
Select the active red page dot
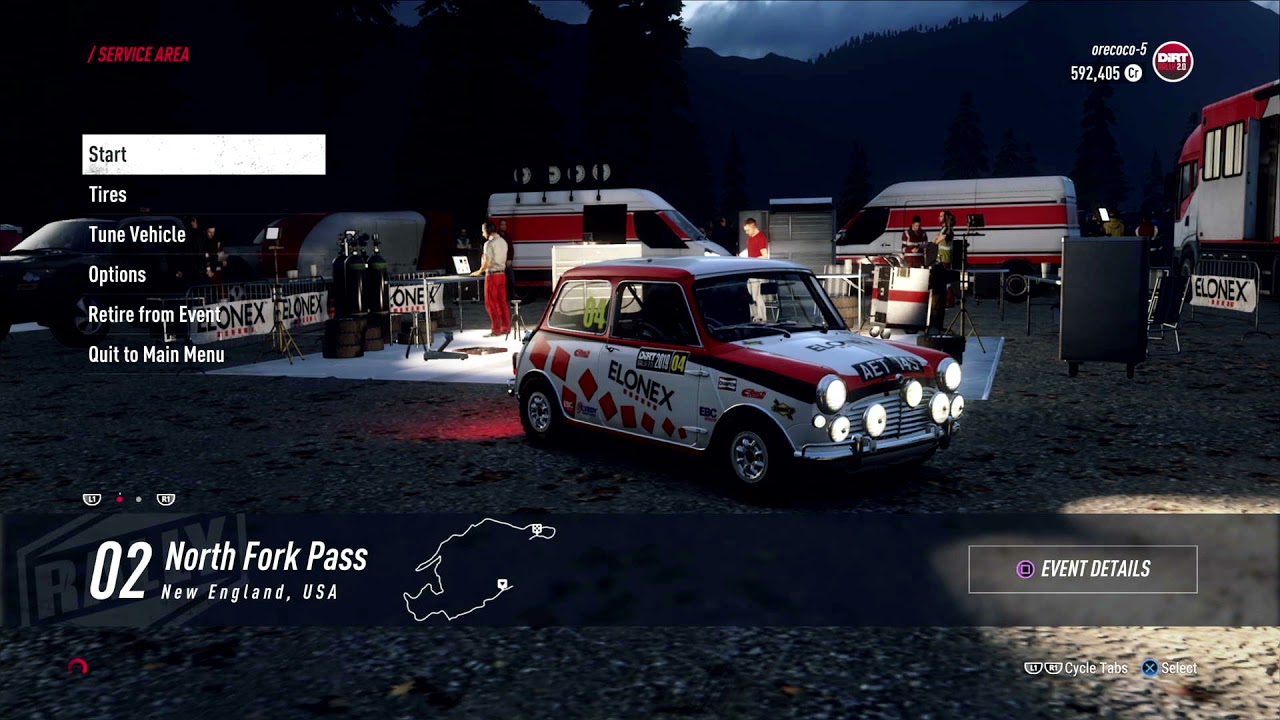[119, 498]
